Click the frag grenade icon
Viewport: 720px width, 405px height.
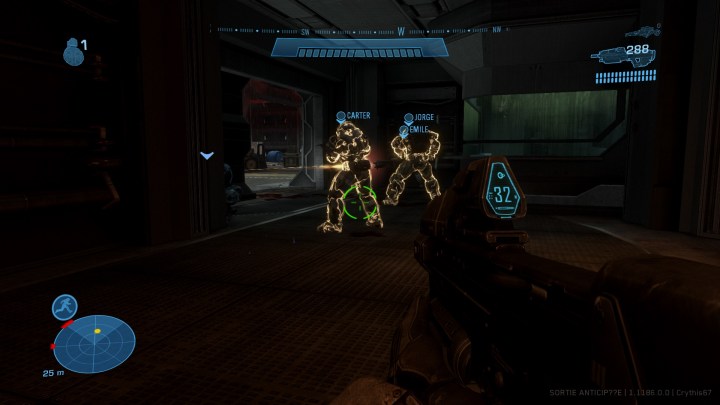(72, 52)
